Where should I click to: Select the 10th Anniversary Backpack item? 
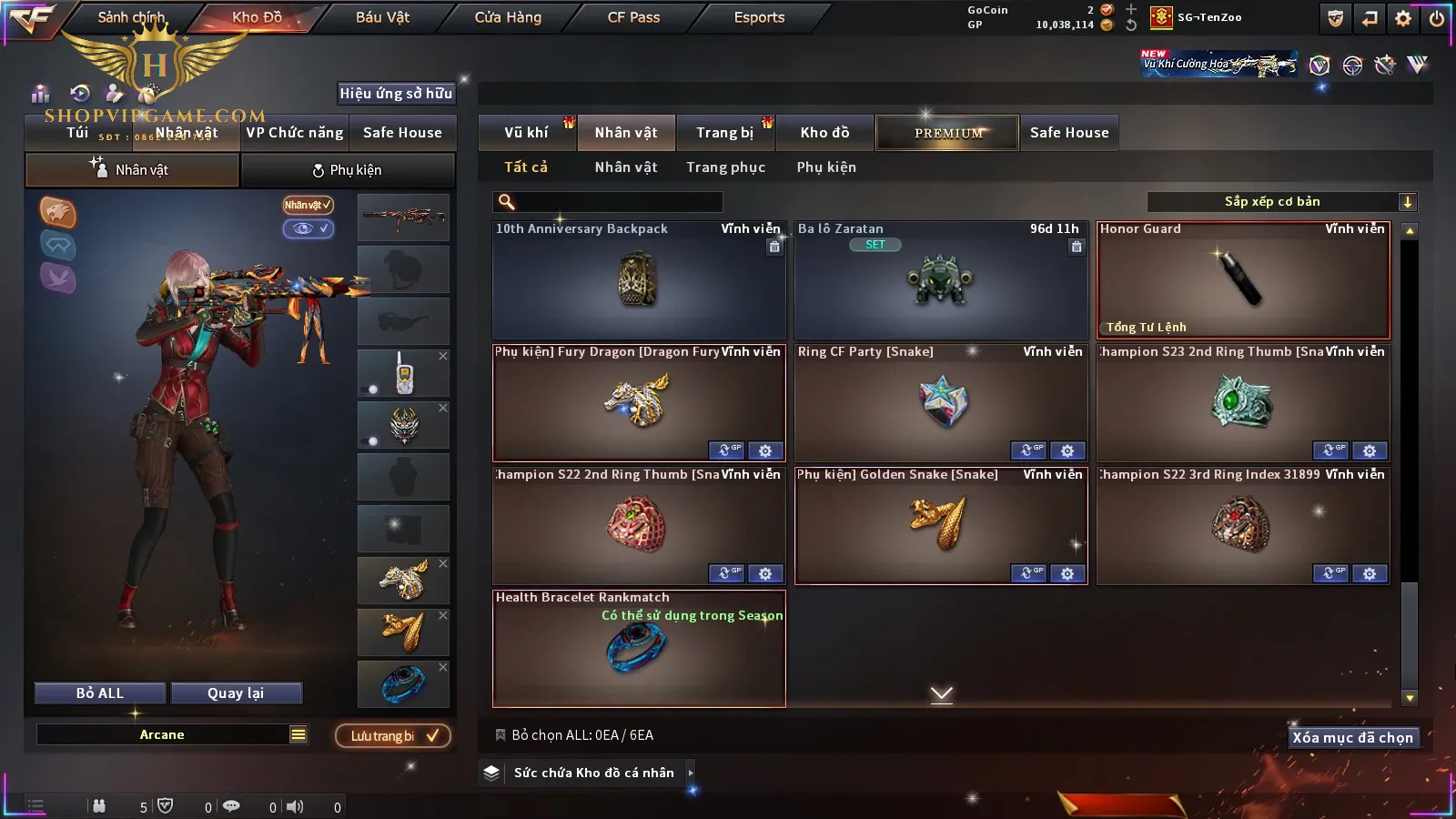(638, 280)
